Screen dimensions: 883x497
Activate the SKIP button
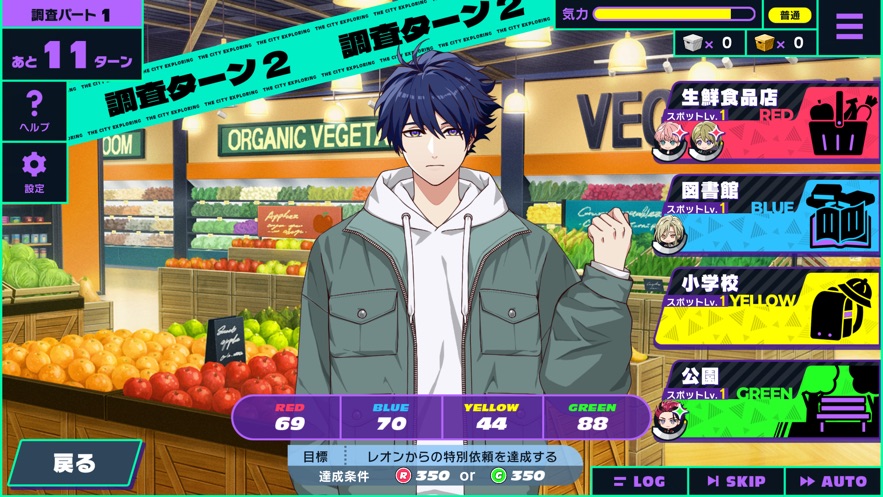[735, 482]
